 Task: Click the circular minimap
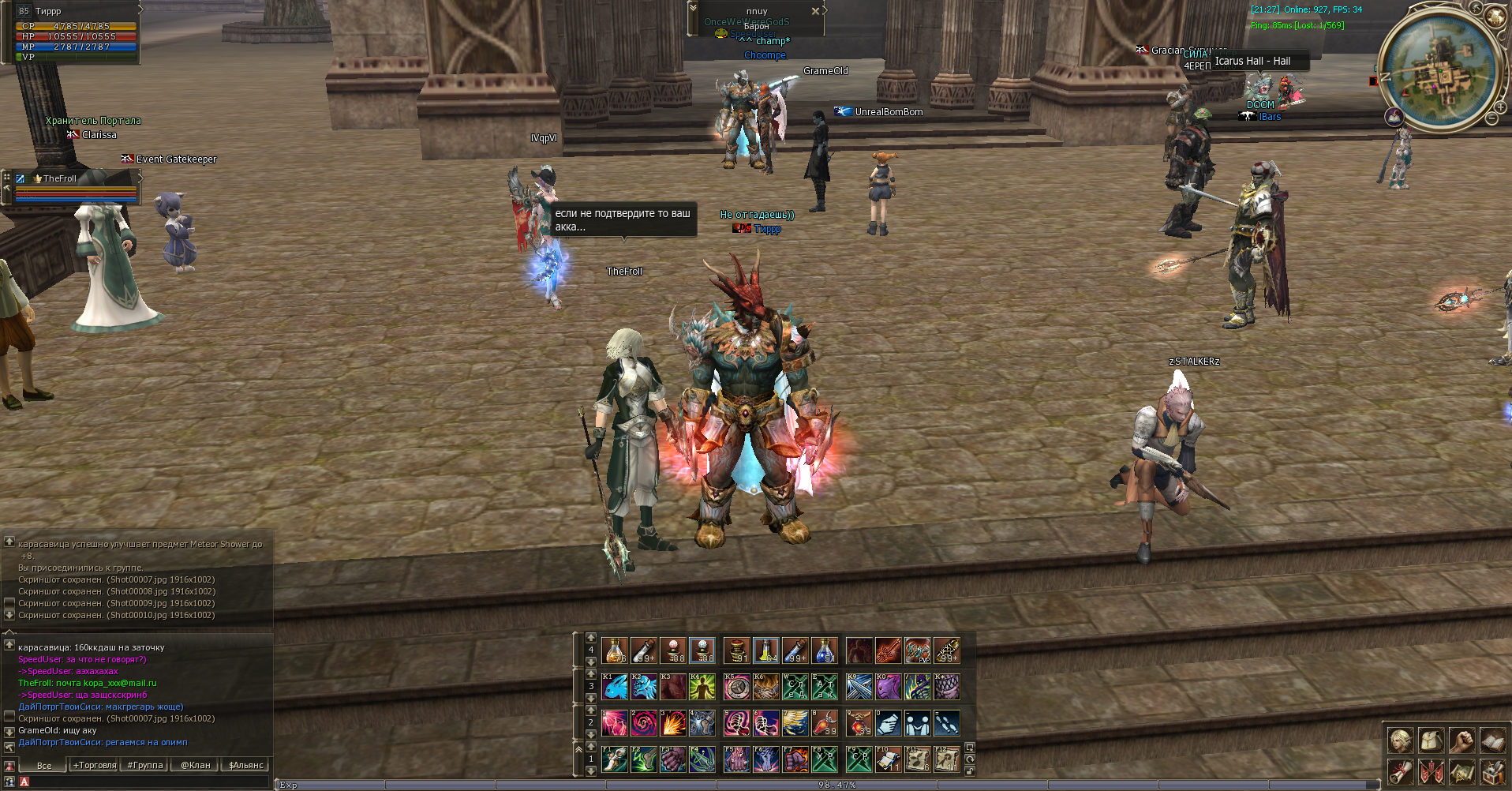(x=1439, y=72)
